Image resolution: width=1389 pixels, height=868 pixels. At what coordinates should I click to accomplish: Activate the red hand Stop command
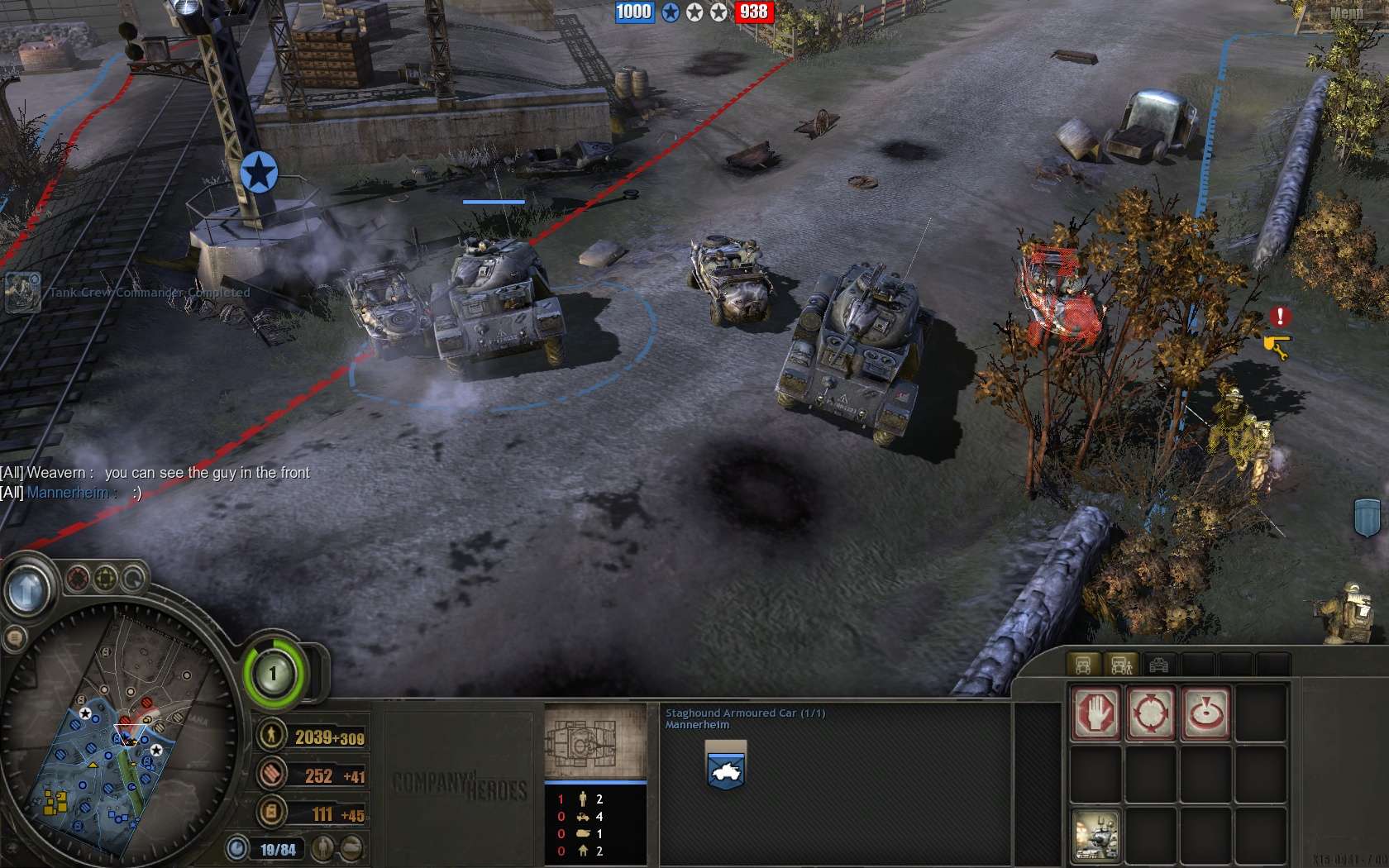tap(1095, 713)
